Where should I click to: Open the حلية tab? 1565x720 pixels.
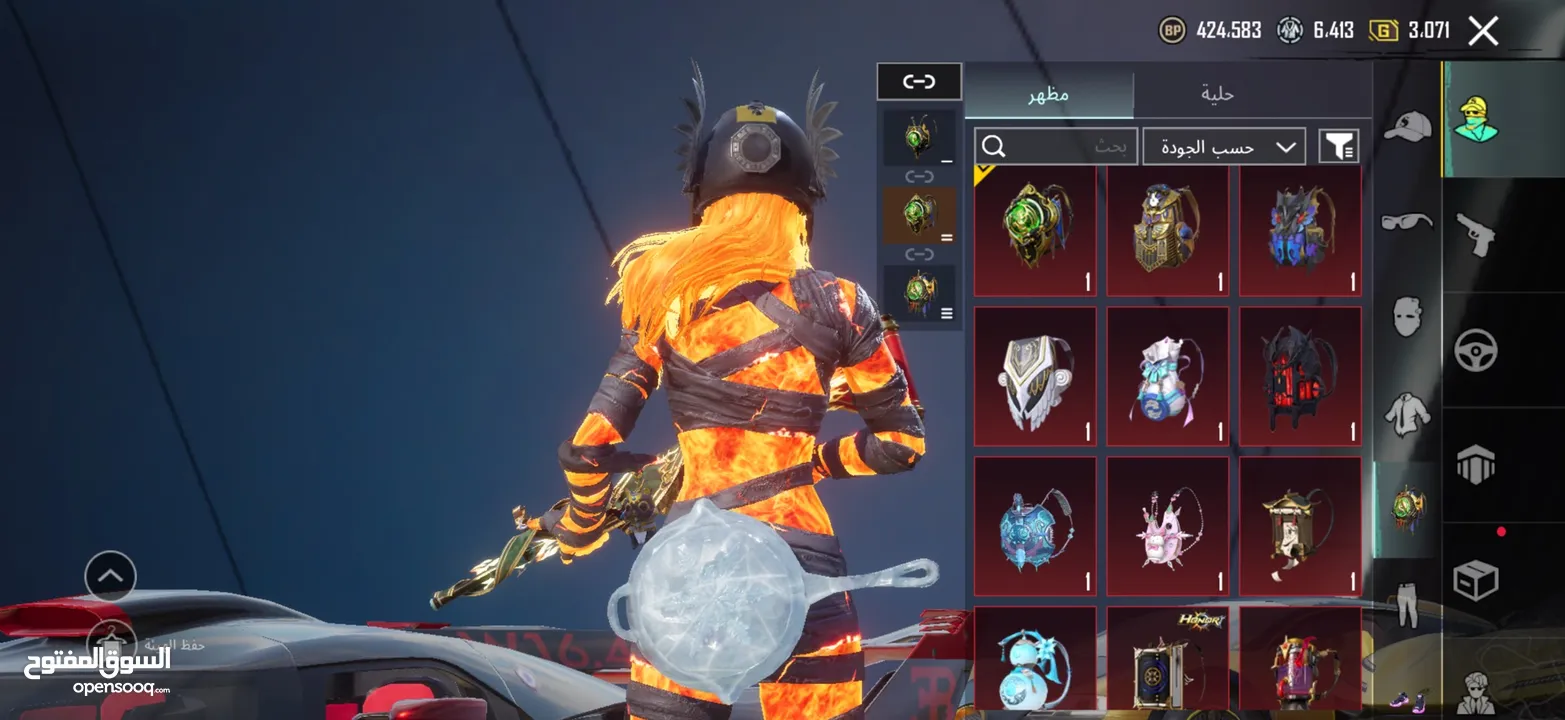coord(1217,94)
